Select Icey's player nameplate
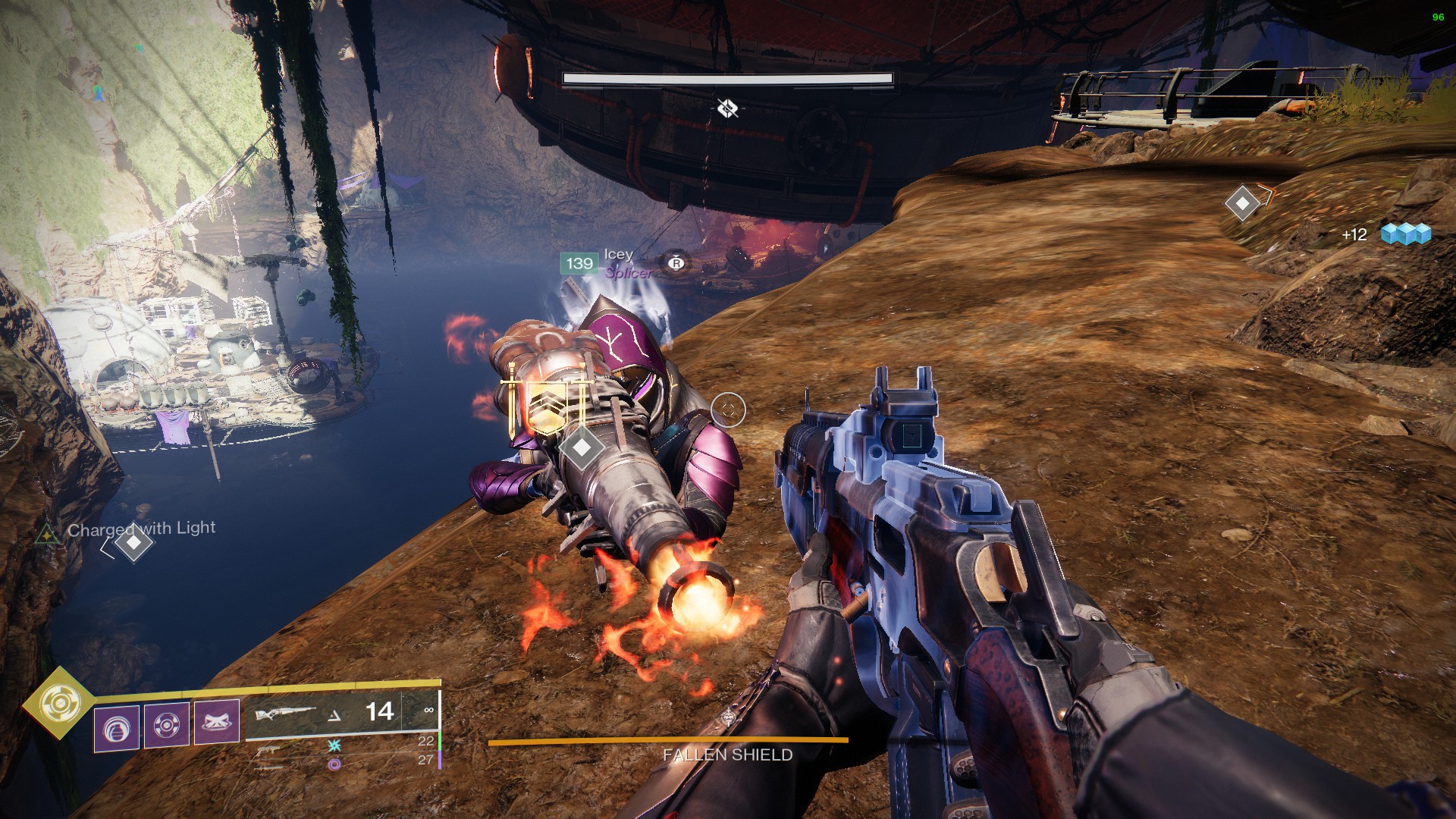The image size is (1456, 819). [x=618, y=255]
